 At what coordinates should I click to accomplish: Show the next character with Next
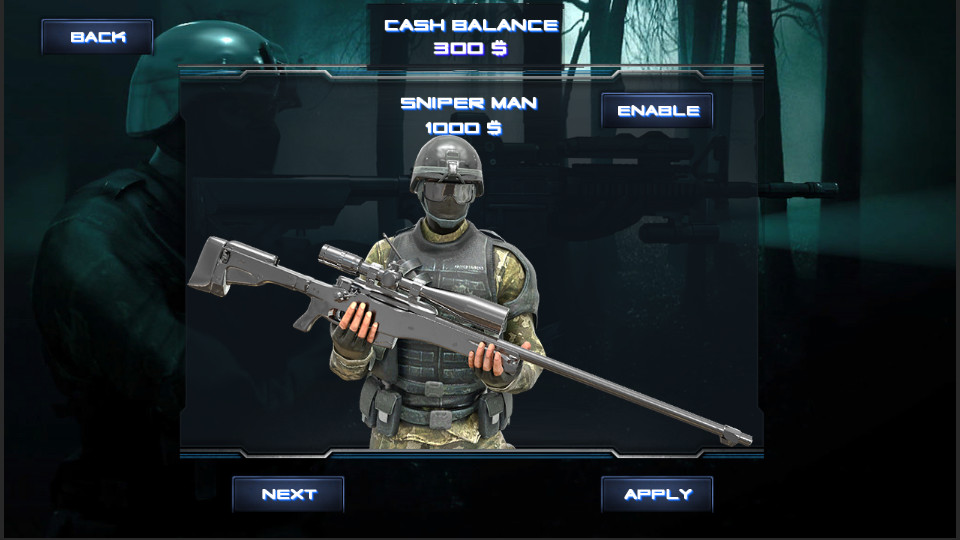click(x=288, y=494)
